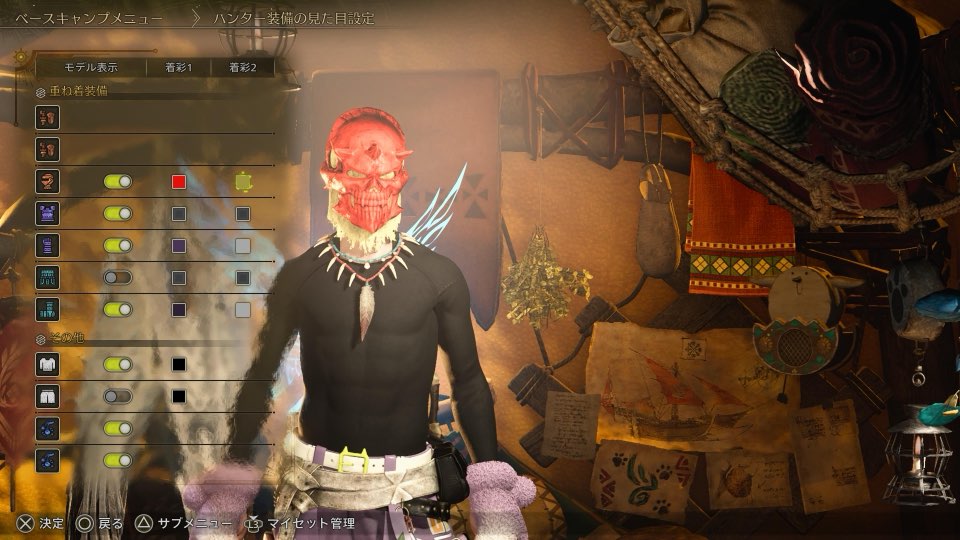
Task: Toggle the last blue item row's display switch
Action: click(x=118, y=460)
